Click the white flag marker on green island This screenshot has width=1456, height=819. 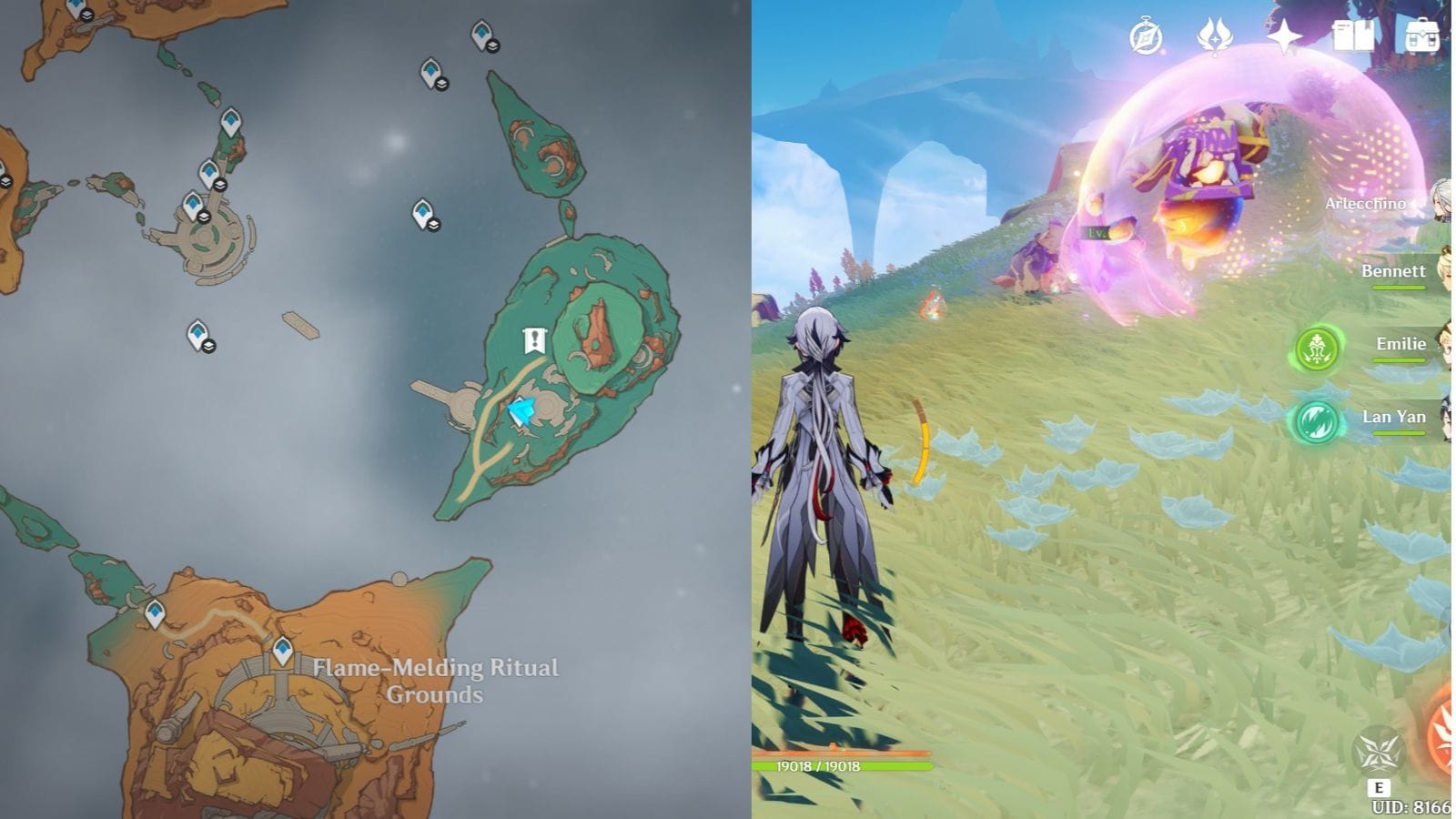point(534,340)
